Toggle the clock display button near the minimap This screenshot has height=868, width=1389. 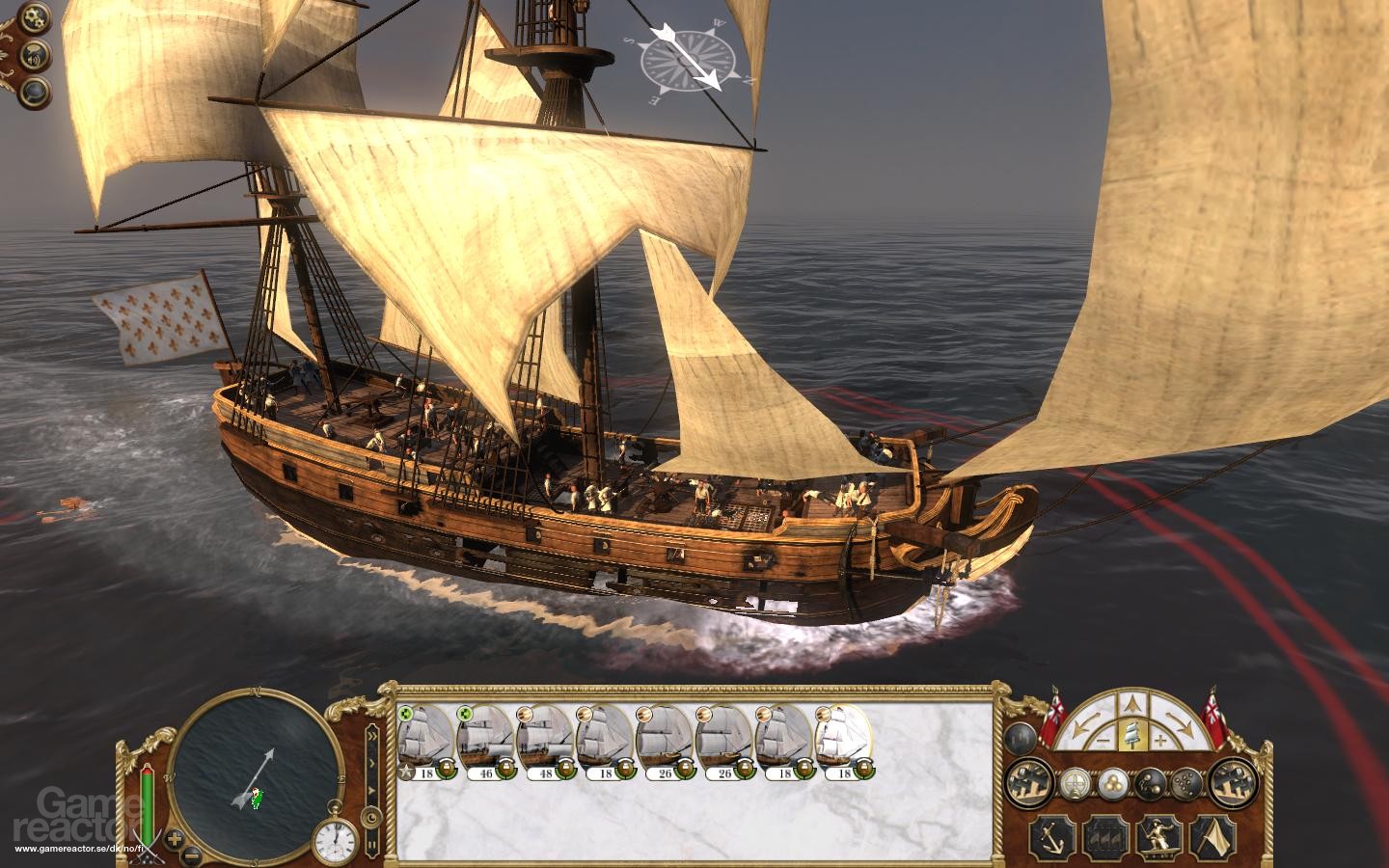click(x=370, y=817)
